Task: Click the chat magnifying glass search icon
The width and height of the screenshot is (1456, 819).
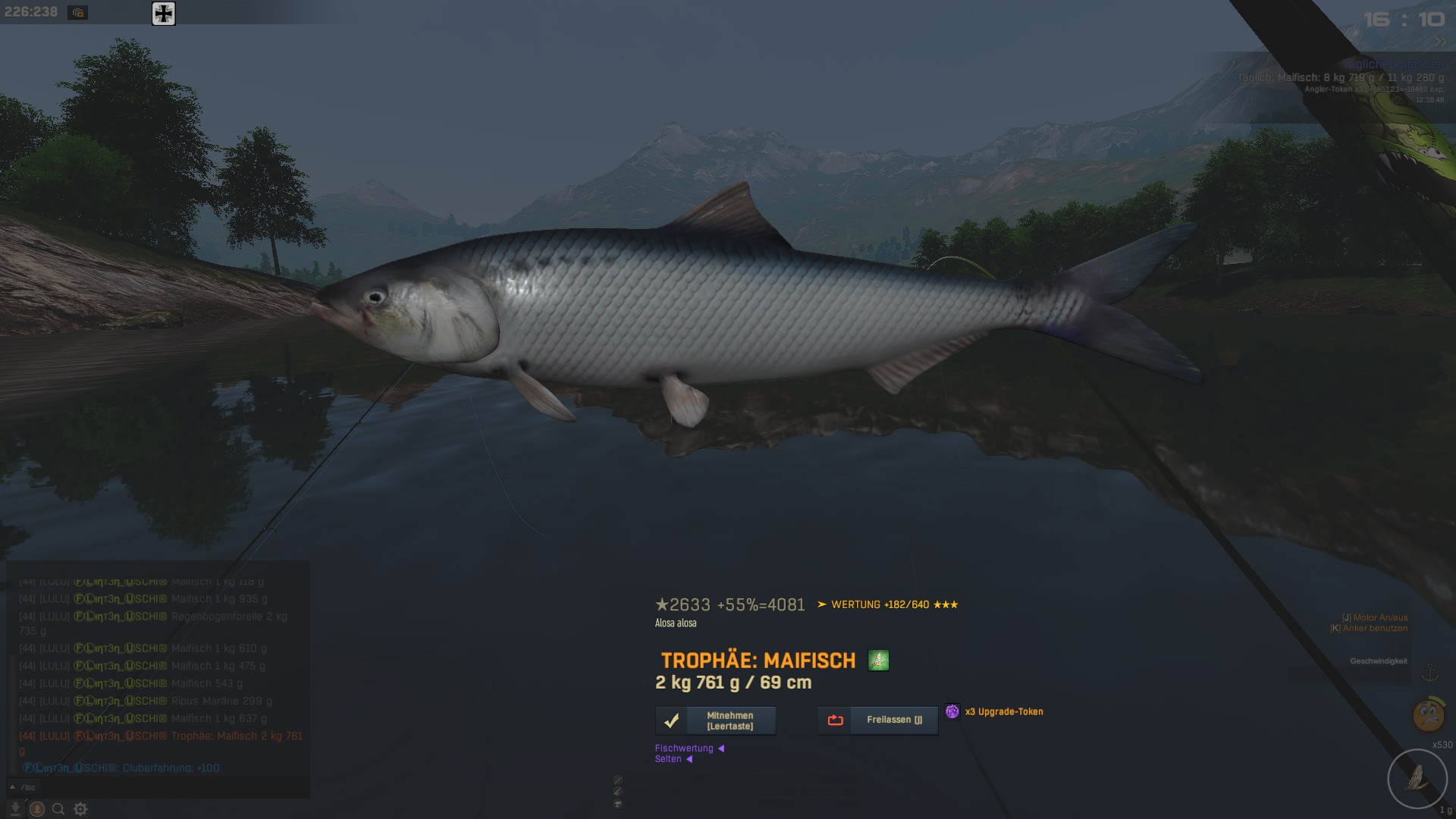Action: pos(58,809)
